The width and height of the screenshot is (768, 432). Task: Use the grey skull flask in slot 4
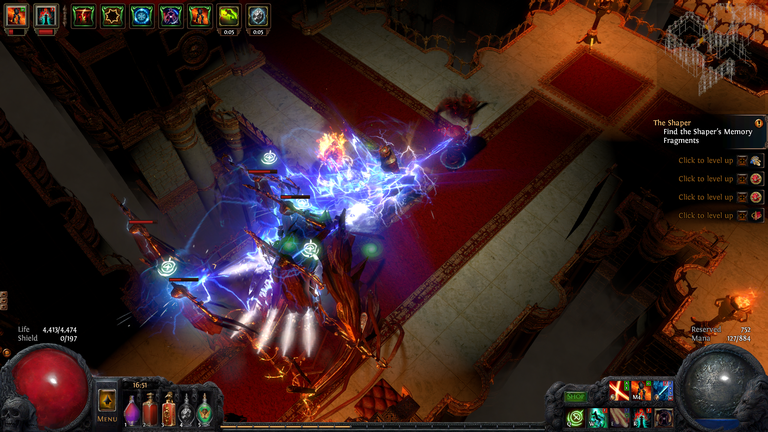coord(186,411)
